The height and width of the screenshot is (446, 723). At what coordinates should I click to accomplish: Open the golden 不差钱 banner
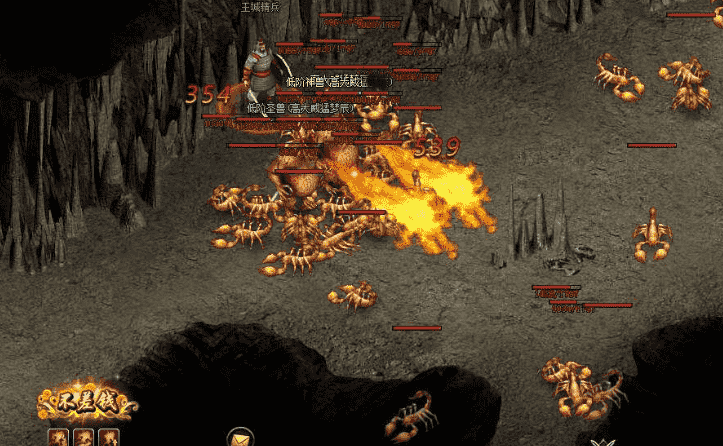85,403
